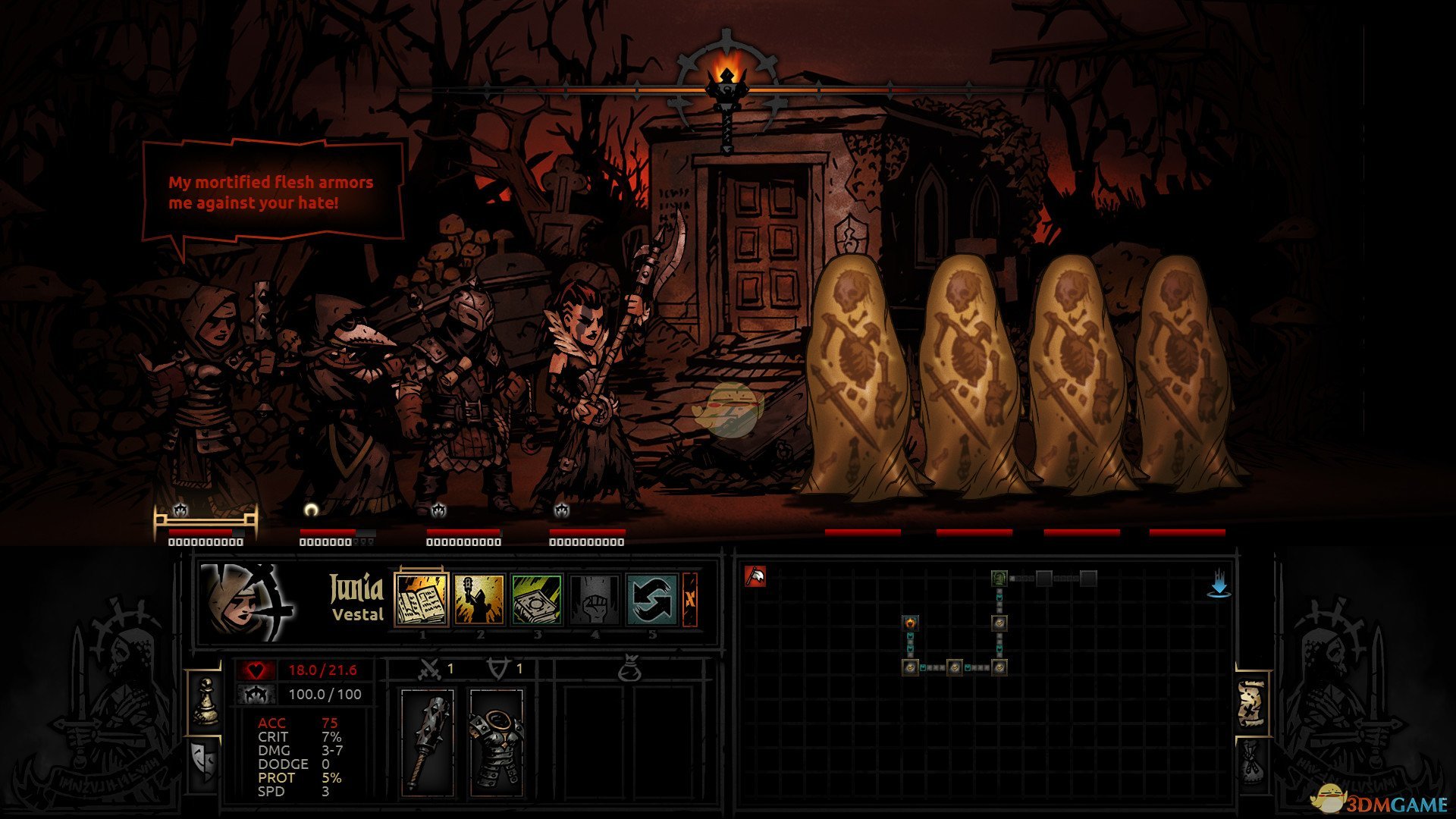Open the chess pawn stats tab
Image resolution: width=1456 pixels, height=819 pixels.
pyautogui.click(x=205, y=701)
